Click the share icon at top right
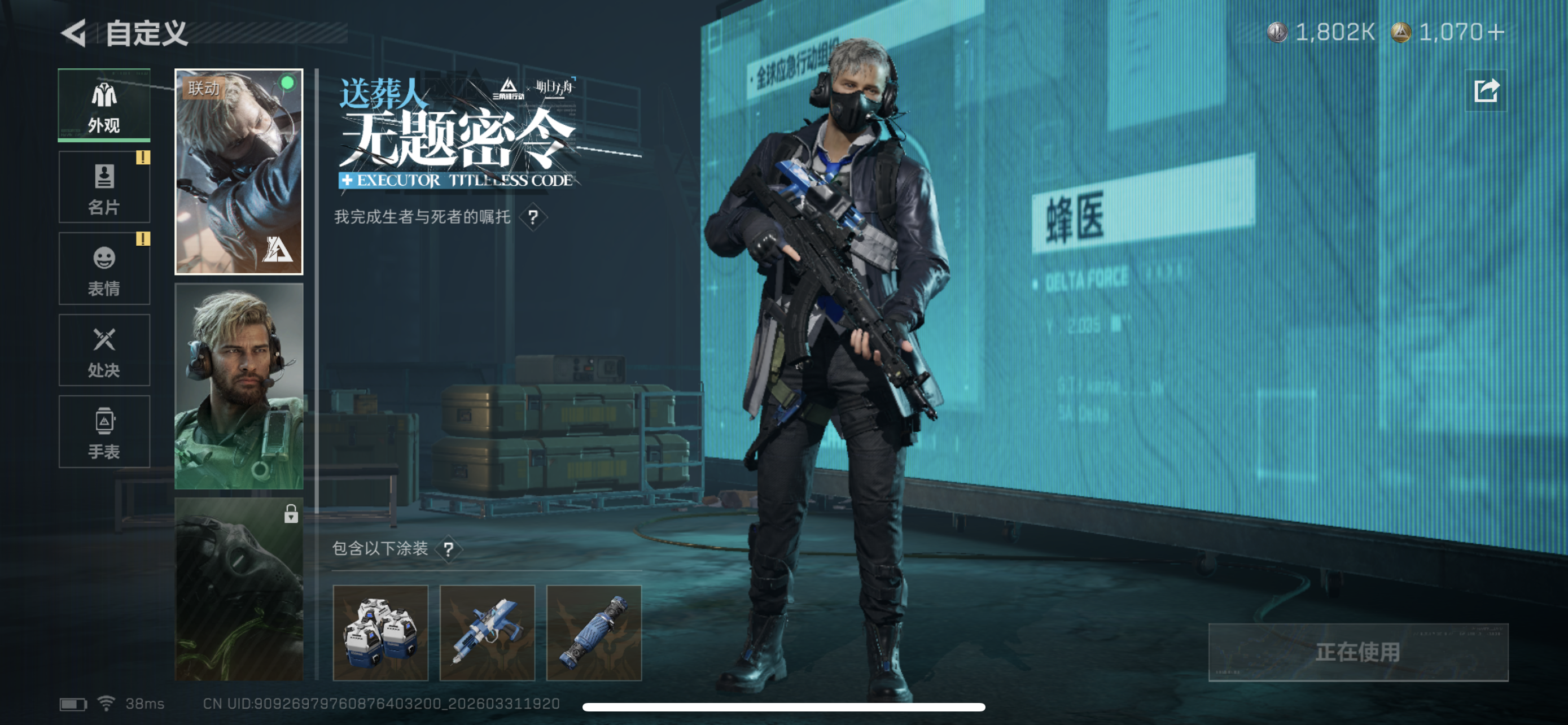 [1485, 92]
